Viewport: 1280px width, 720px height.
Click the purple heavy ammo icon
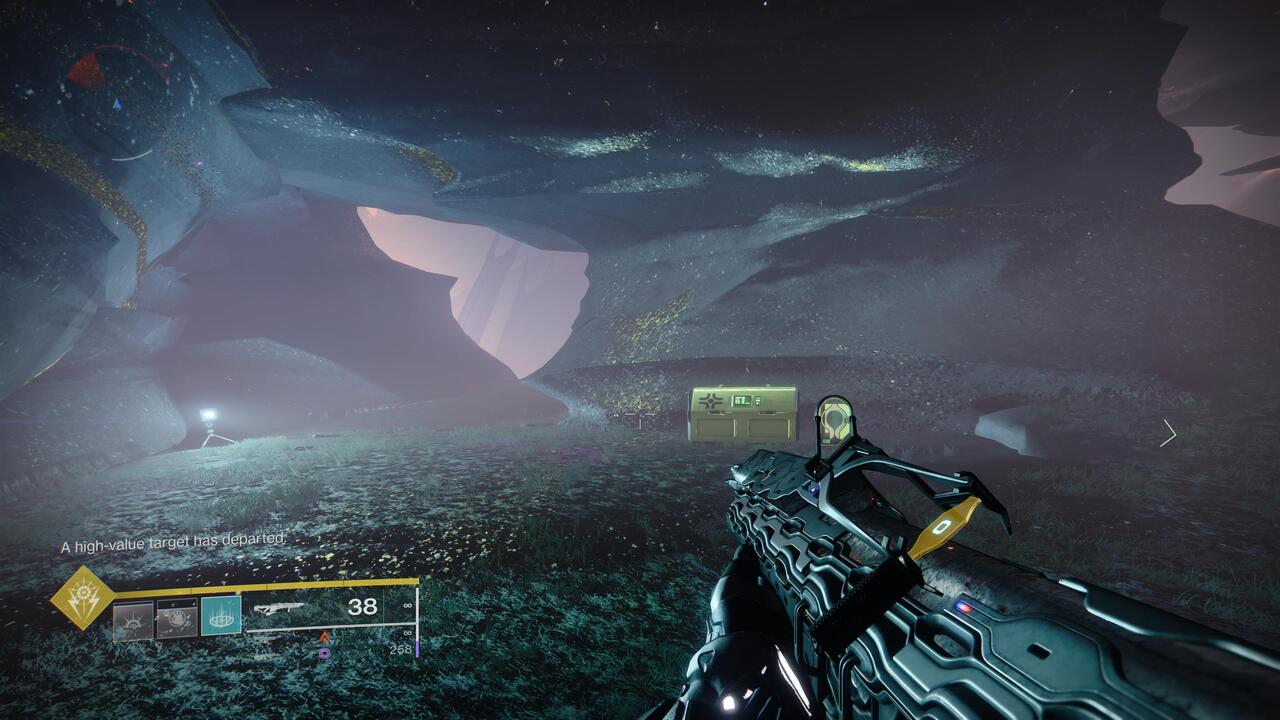pyautogui.click(x=323, y=653)
